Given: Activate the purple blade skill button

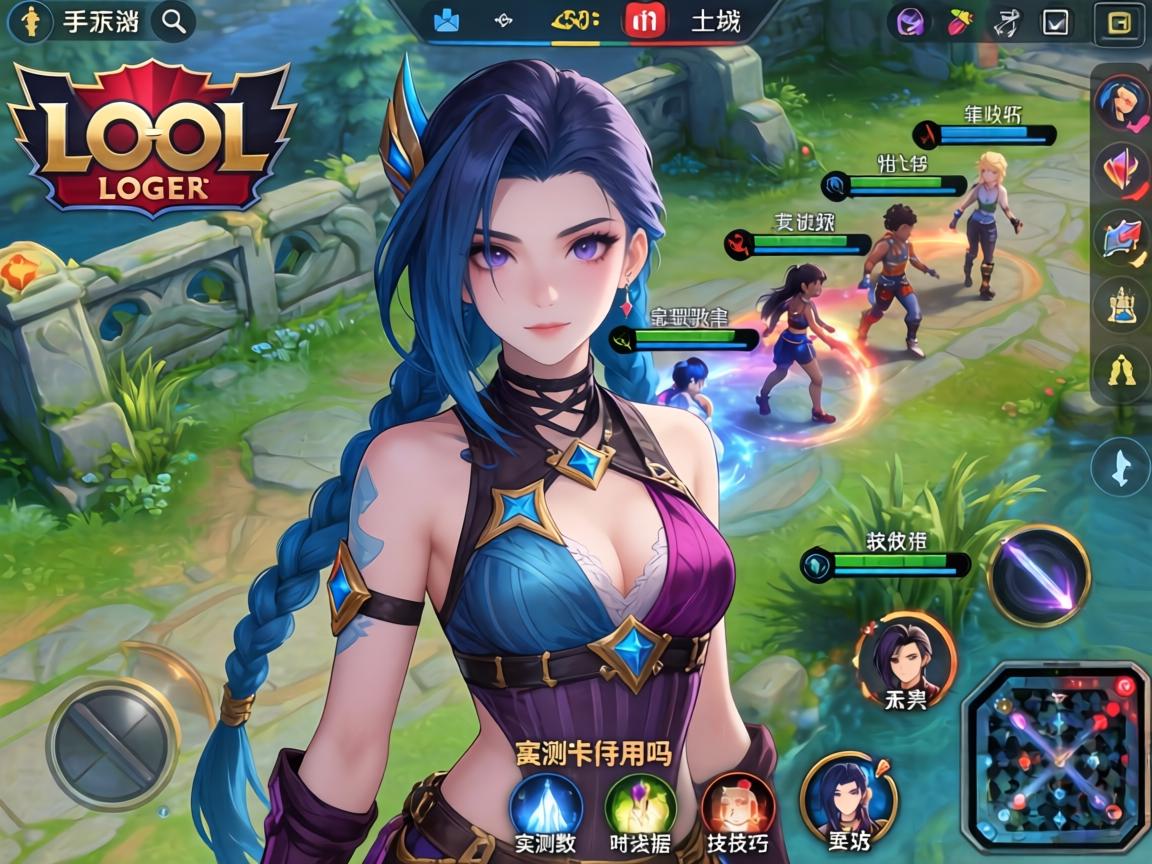Looking at the screenshot, I should tap(1039, 575).
